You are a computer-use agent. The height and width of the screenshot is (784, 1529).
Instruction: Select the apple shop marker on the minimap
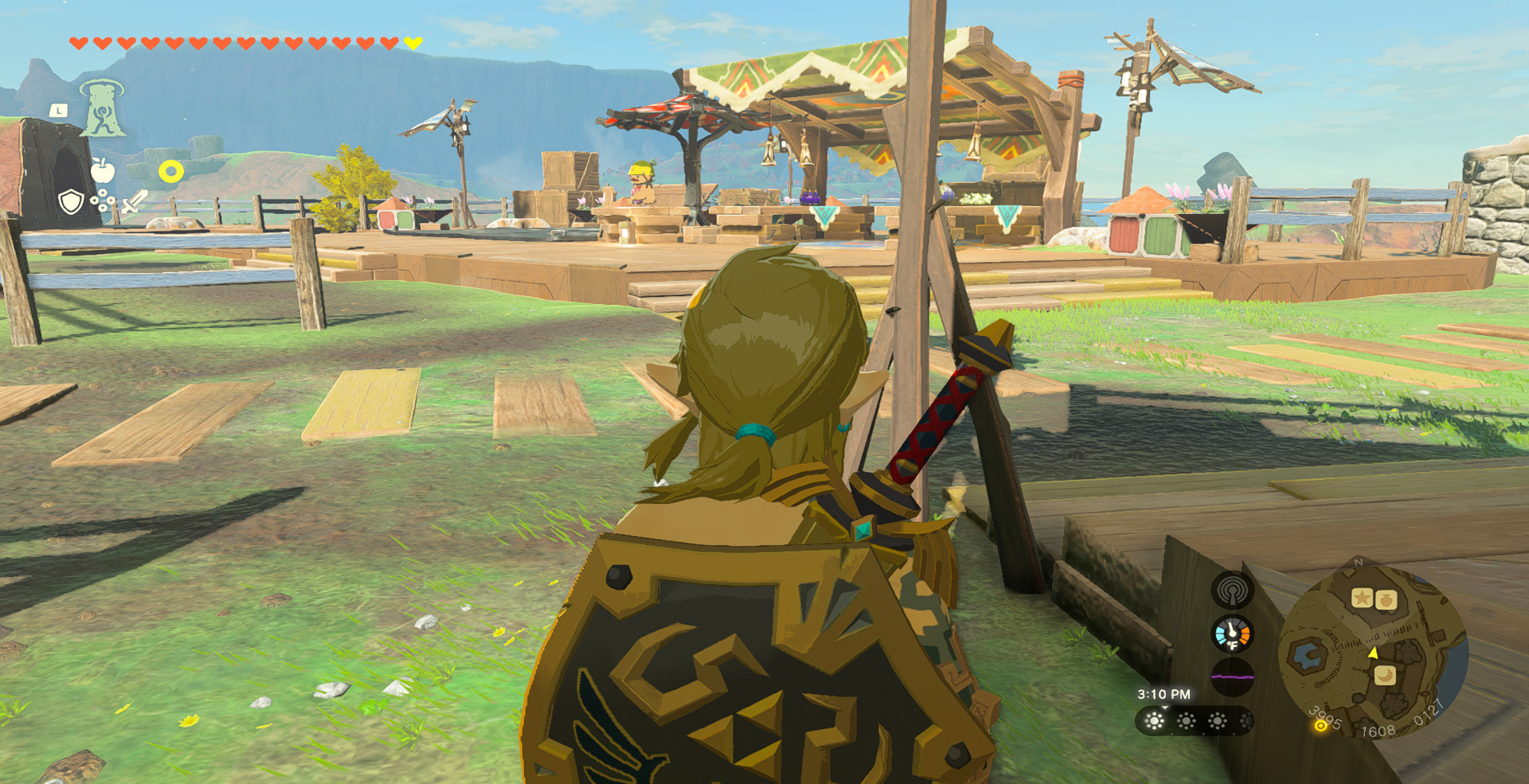pos(1385,599)
